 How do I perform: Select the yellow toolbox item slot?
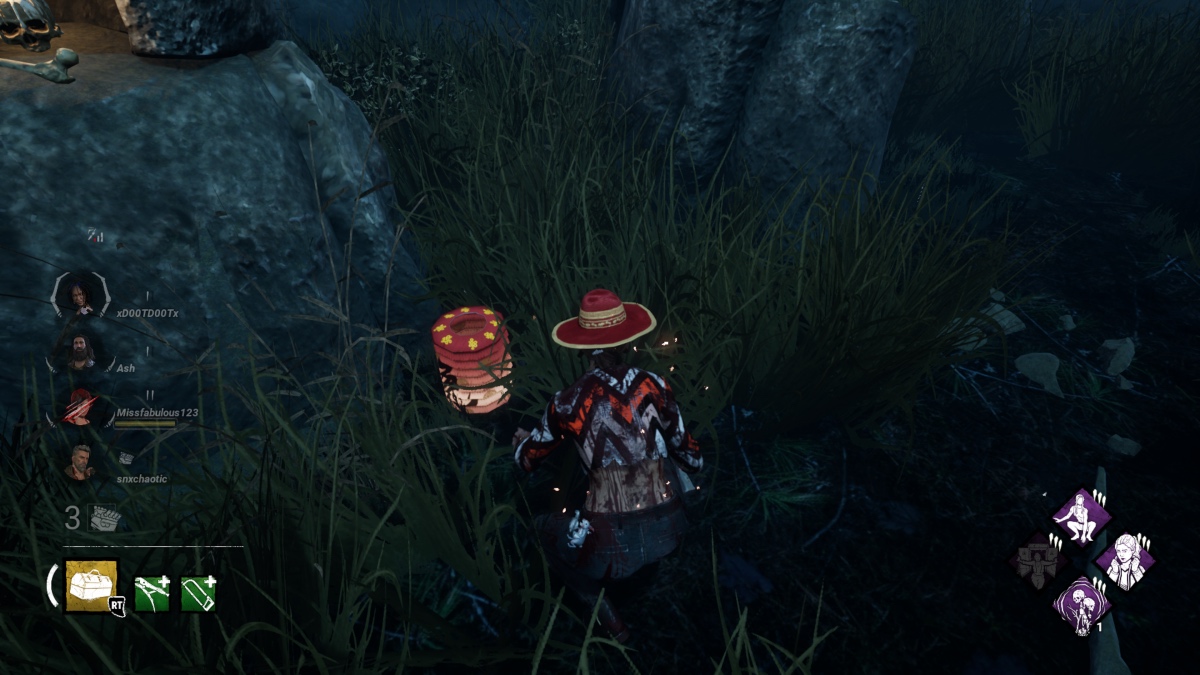pos(91,585)
